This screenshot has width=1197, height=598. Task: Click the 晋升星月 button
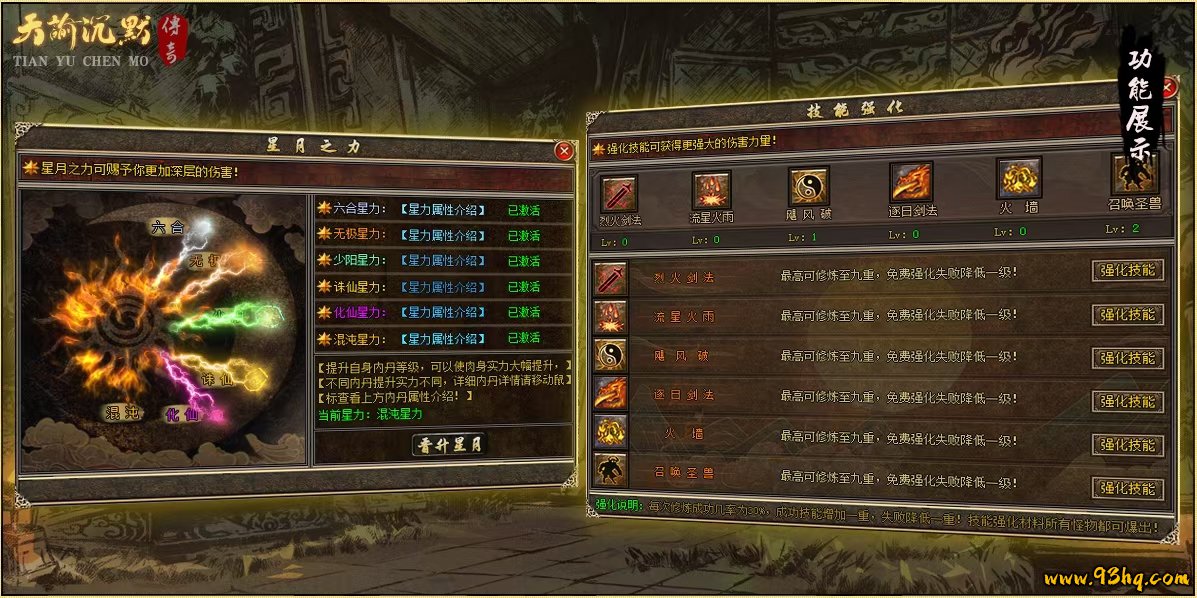tap(449, 445)
